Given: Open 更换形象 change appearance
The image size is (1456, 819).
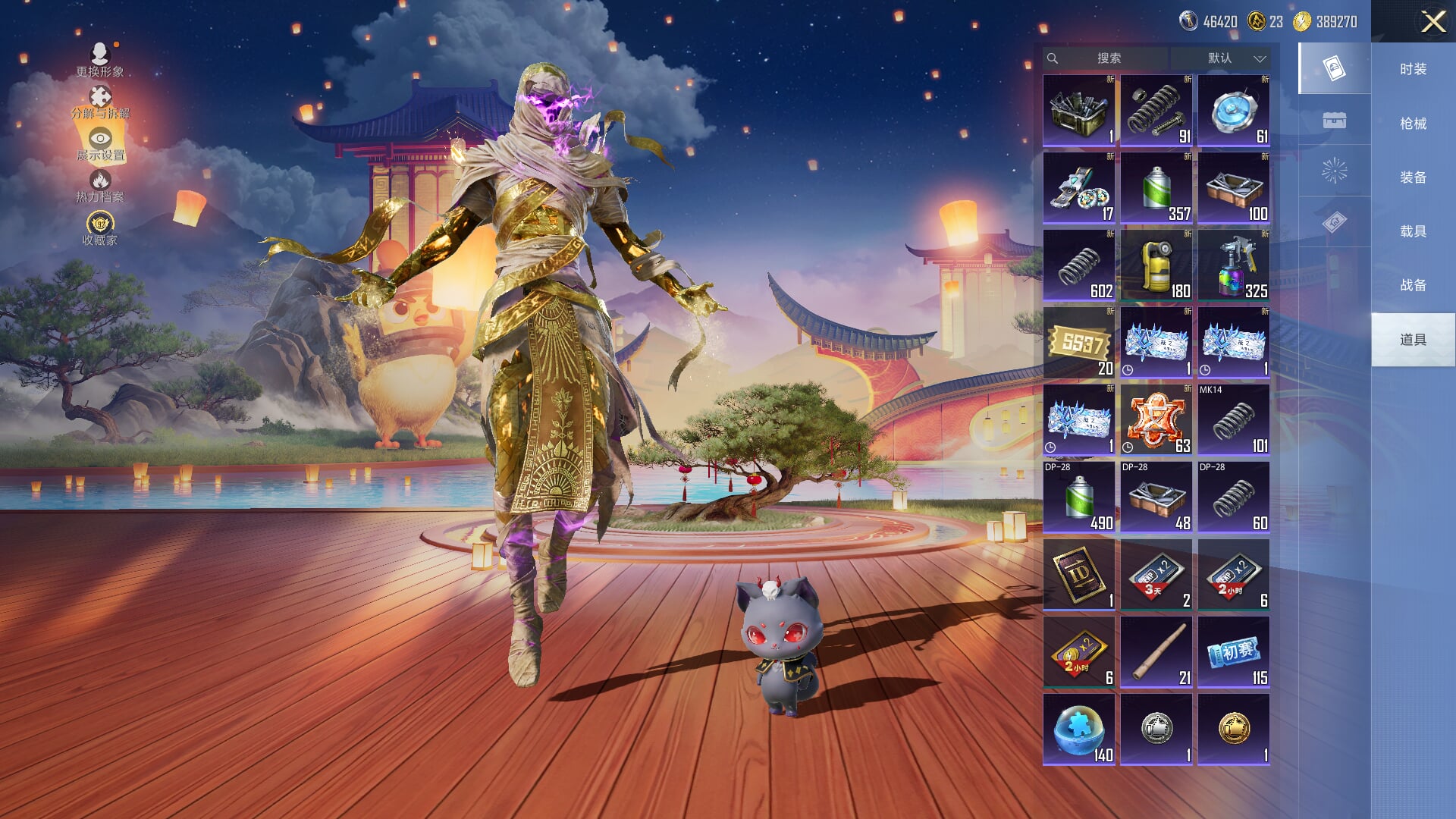Looking at the screenshot, I should 100,60.
